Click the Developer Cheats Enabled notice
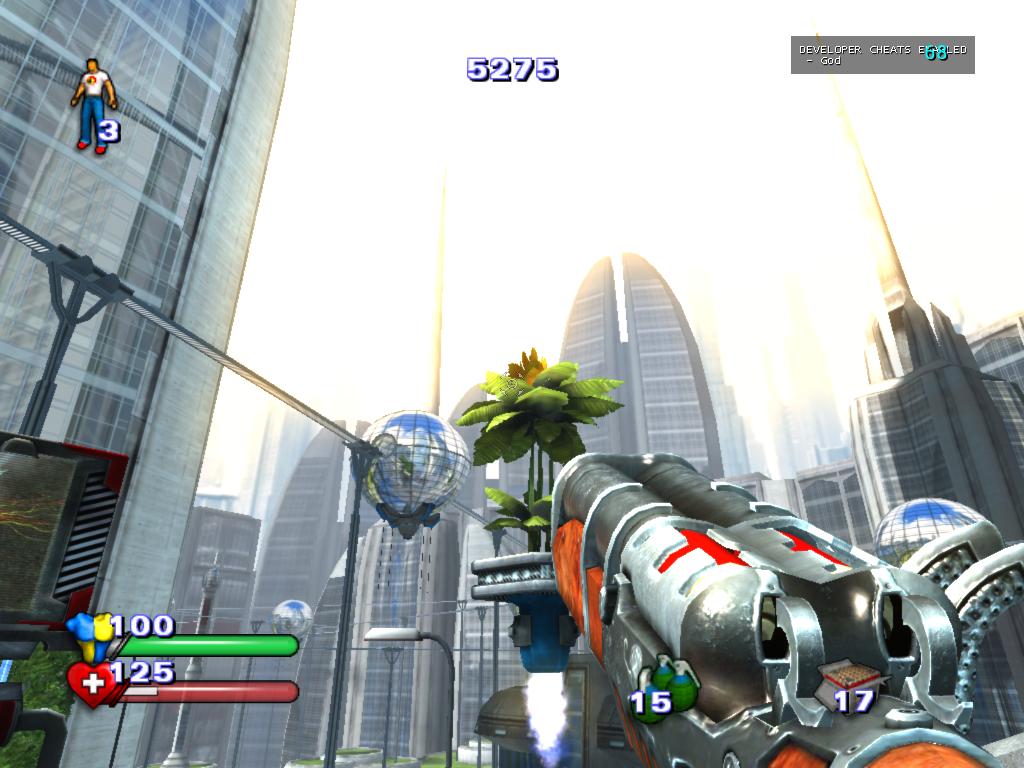 click(882, 55)
